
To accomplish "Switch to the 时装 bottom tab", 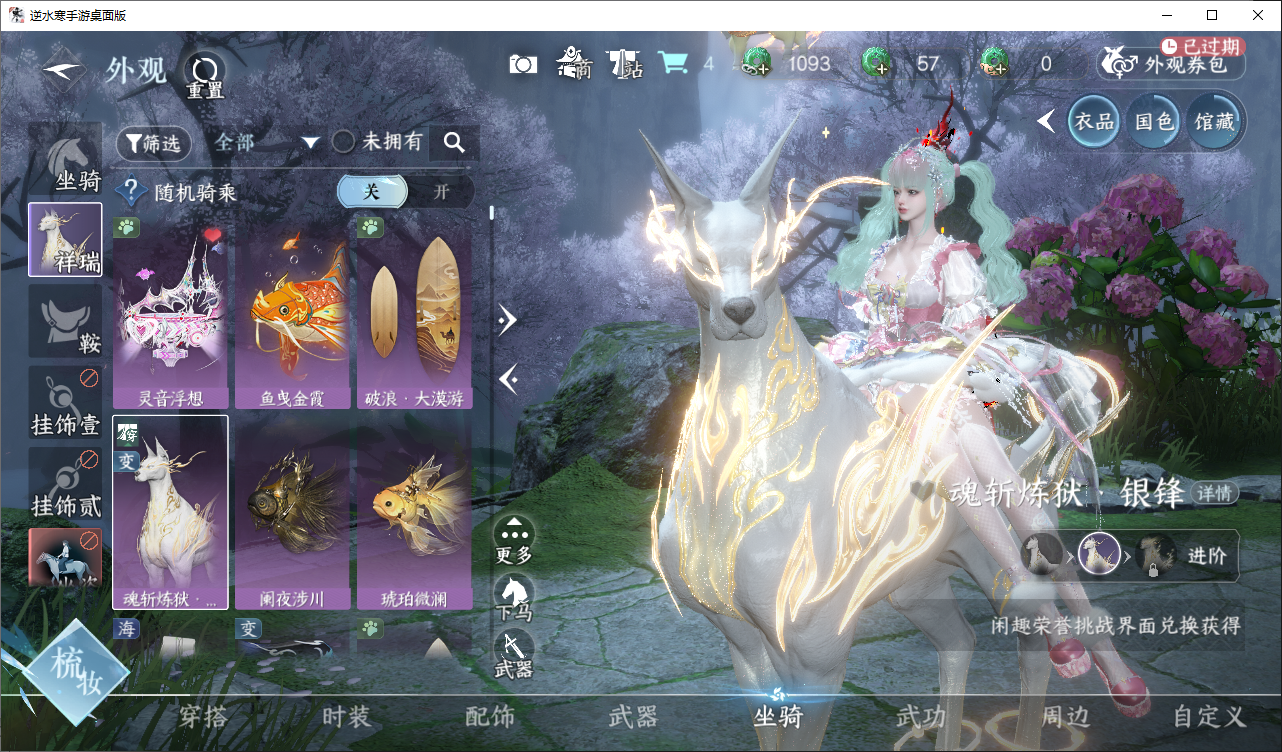I will pos(347,716).
